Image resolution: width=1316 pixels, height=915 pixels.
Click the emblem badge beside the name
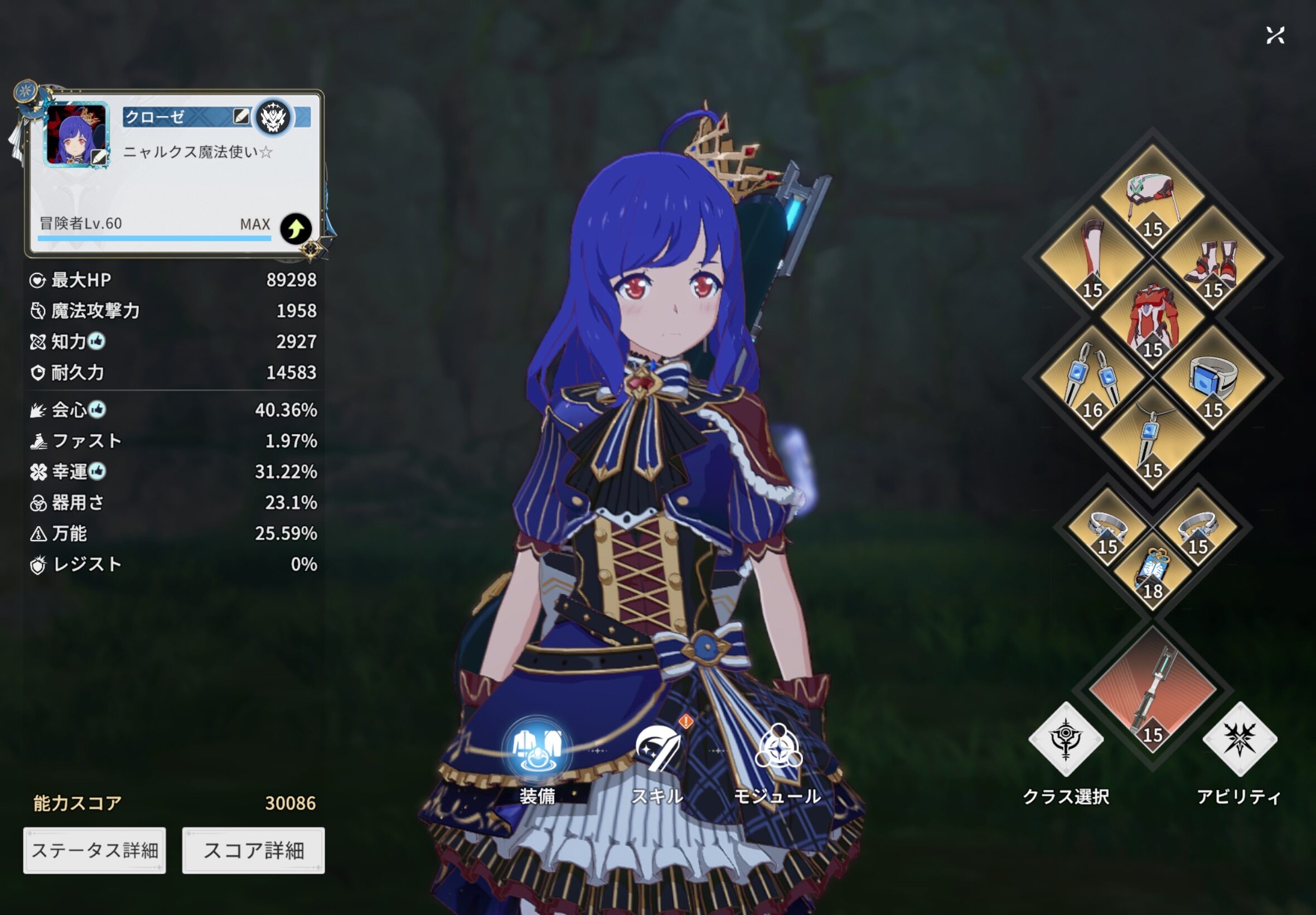tap(273, 117)
